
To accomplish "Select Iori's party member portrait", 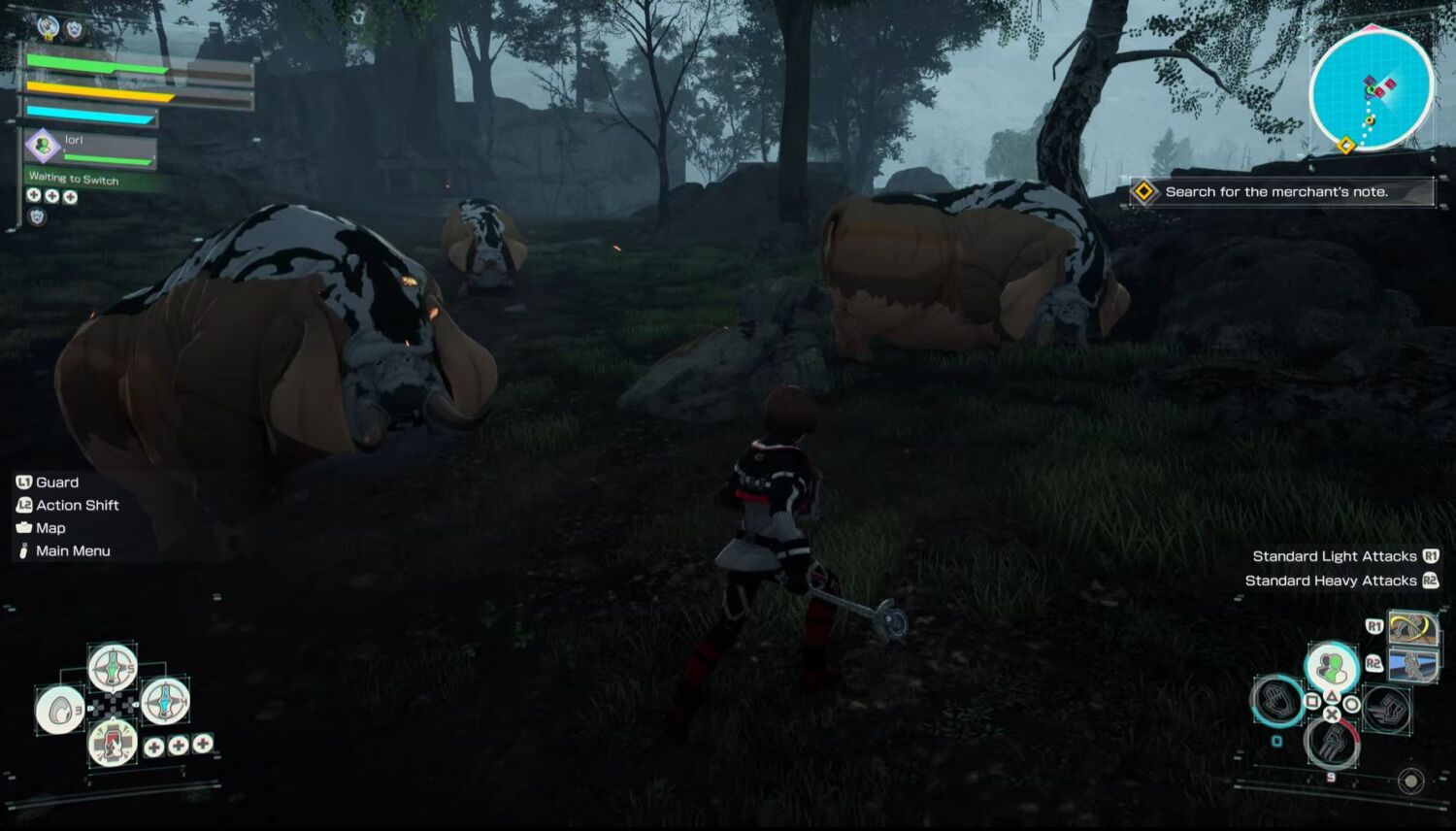I will 43,146.
